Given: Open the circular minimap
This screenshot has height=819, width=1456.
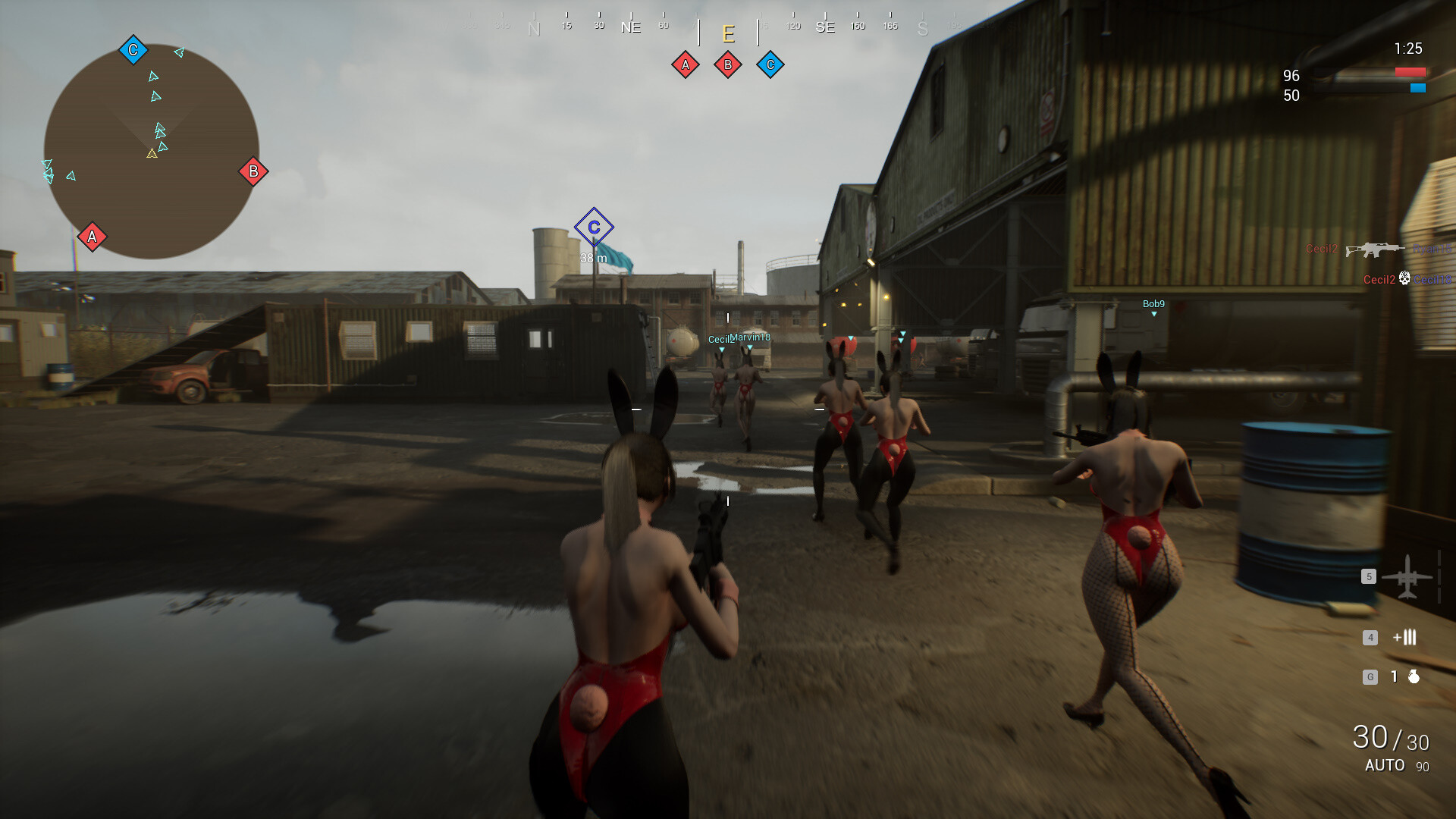Looking at the screenshot, I should (152, 148).
